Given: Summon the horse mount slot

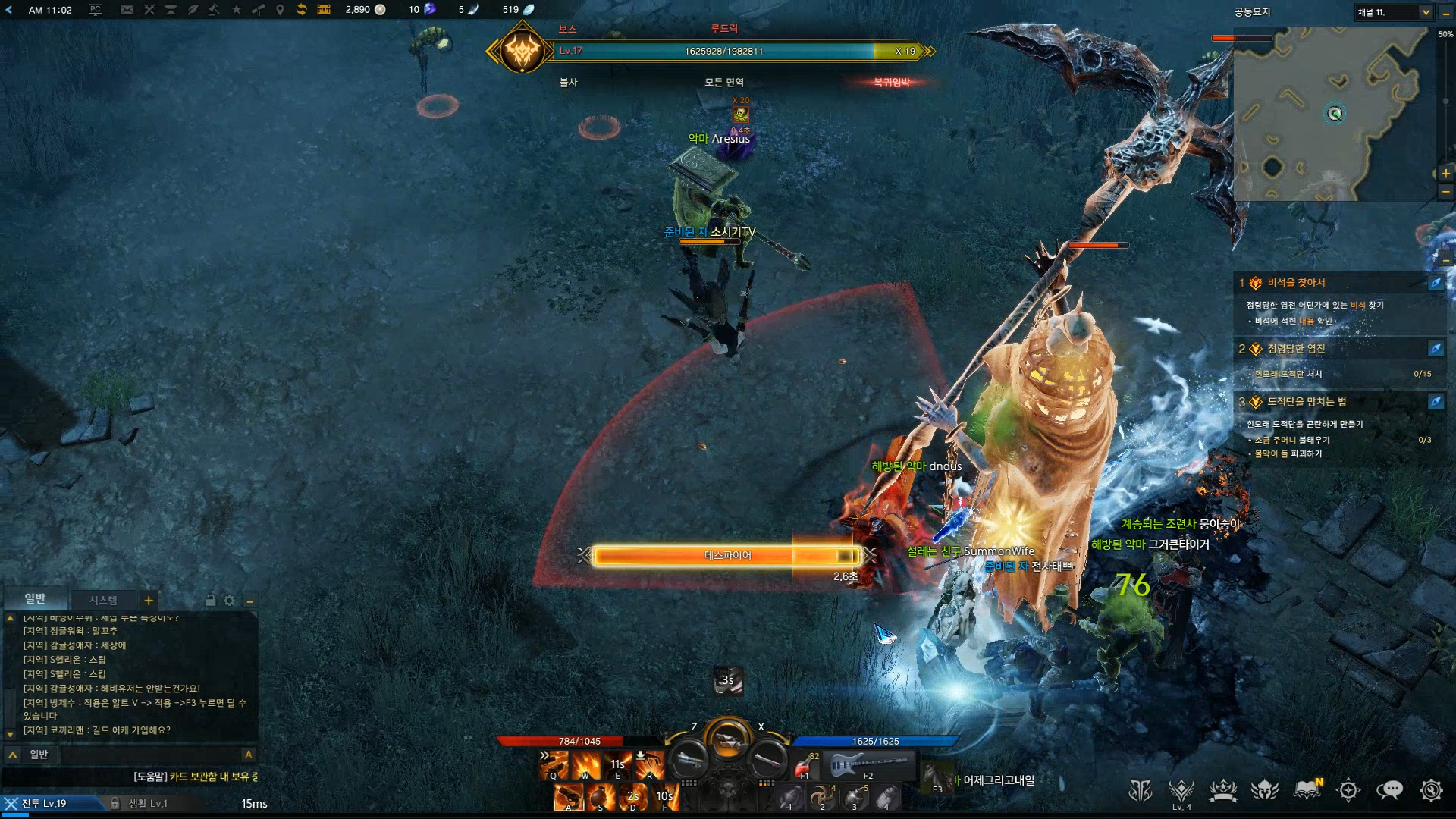Looking at the screenshot, I should [x=937, y=777].
